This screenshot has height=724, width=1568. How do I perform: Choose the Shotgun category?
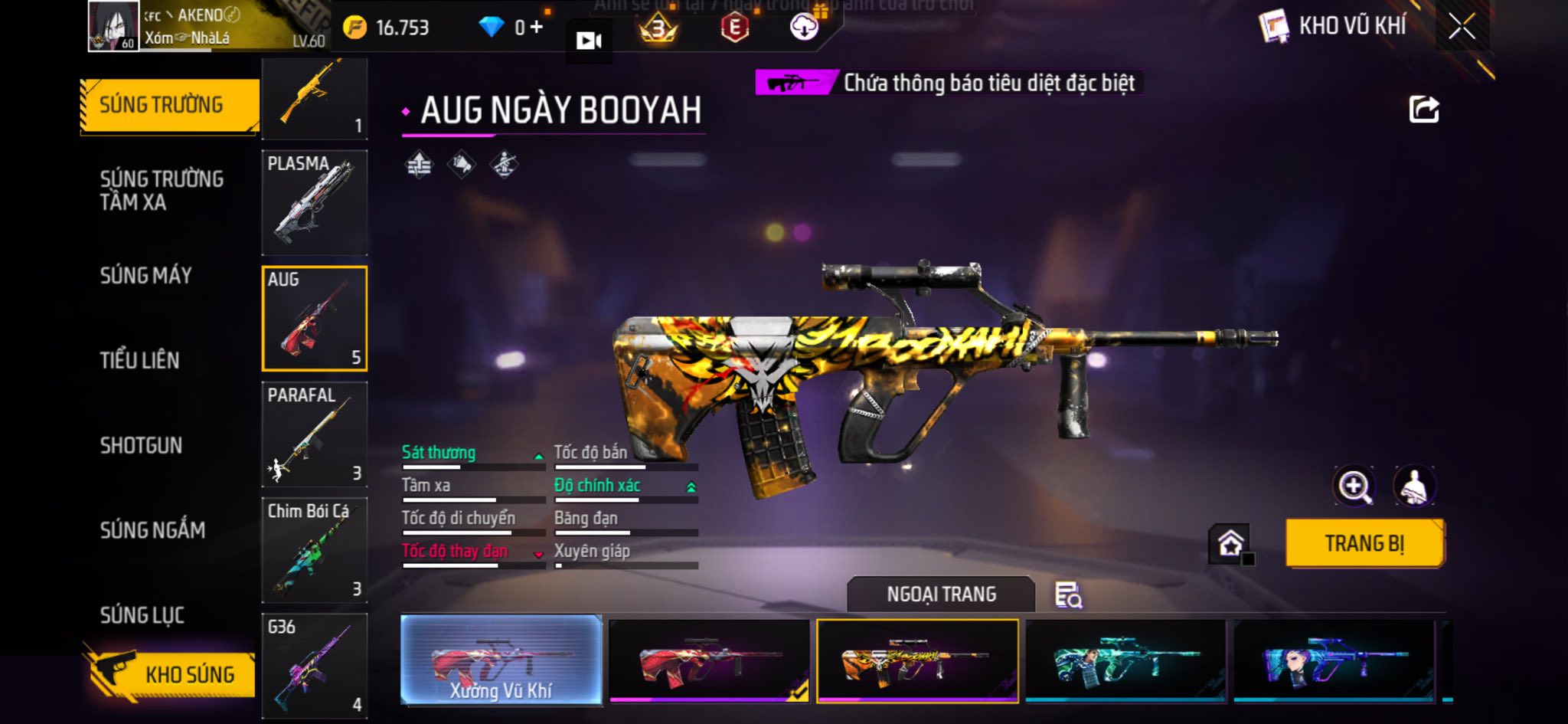pyautogui.click(x=141, y=445)
